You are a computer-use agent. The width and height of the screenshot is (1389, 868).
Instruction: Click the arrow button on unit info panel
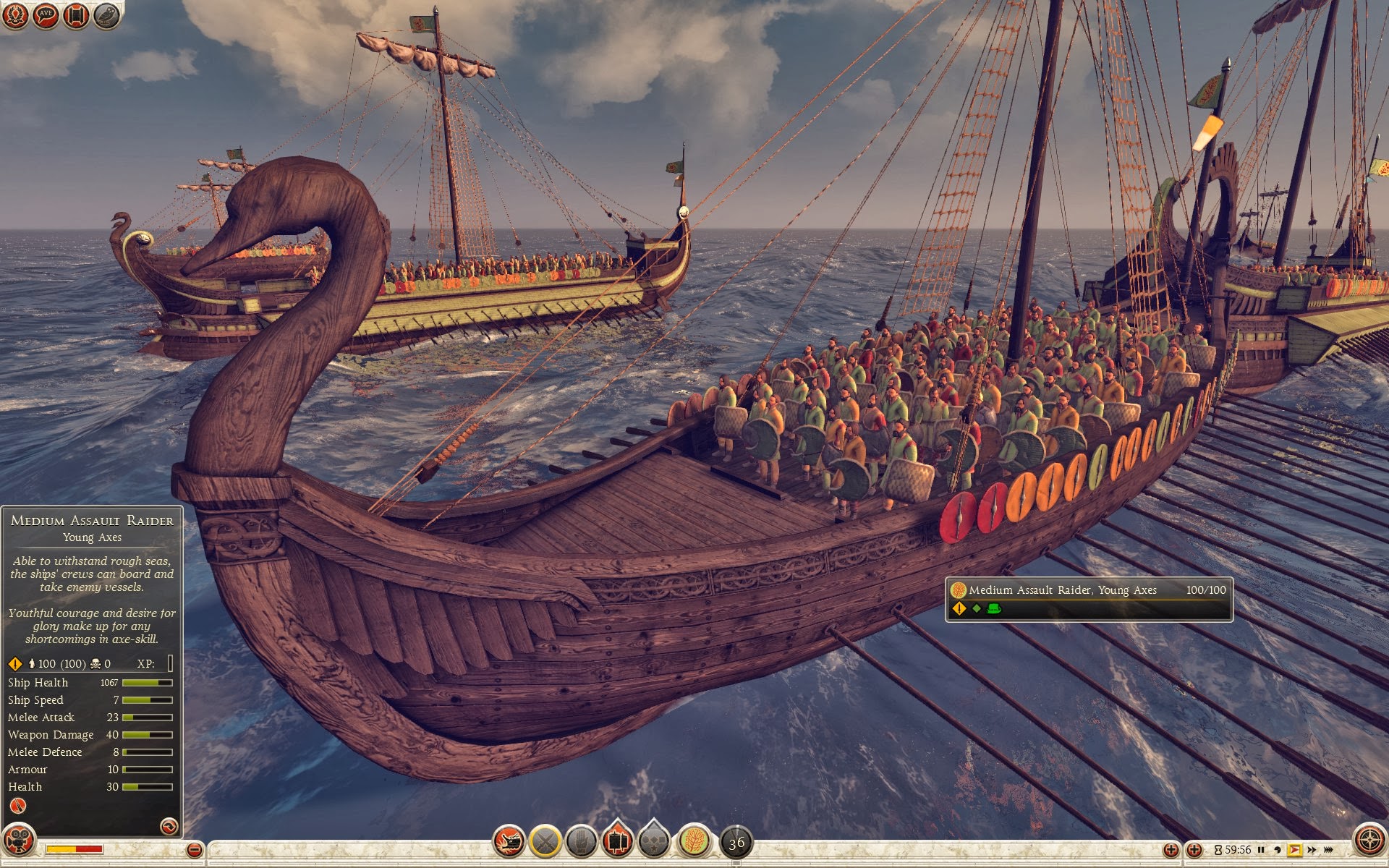(169, 826)
